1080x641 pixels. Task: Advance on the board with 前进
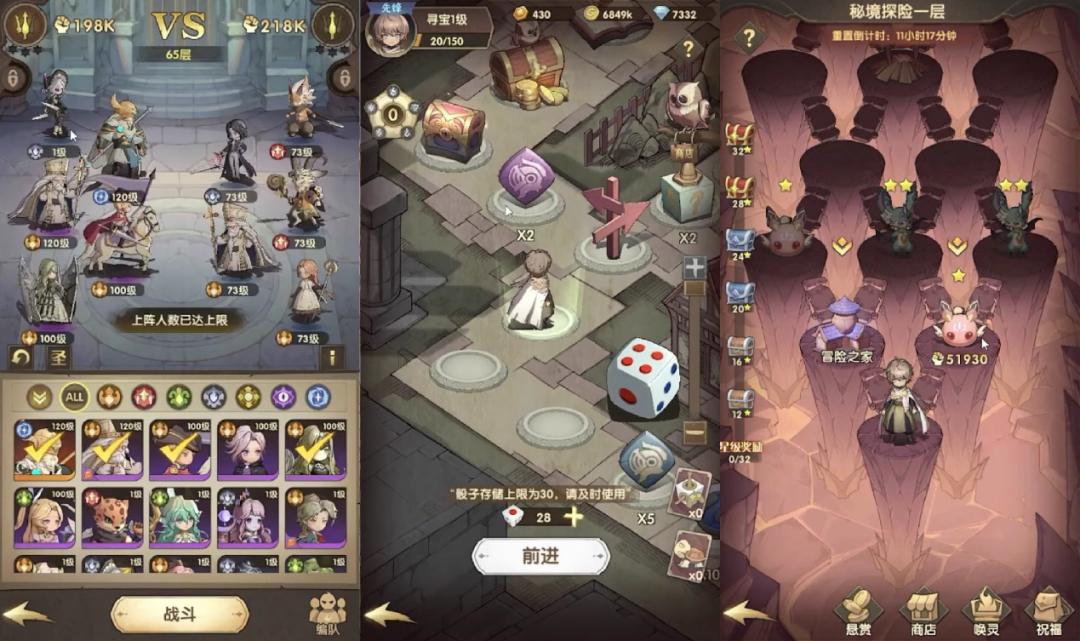click(x=540, y=557)
